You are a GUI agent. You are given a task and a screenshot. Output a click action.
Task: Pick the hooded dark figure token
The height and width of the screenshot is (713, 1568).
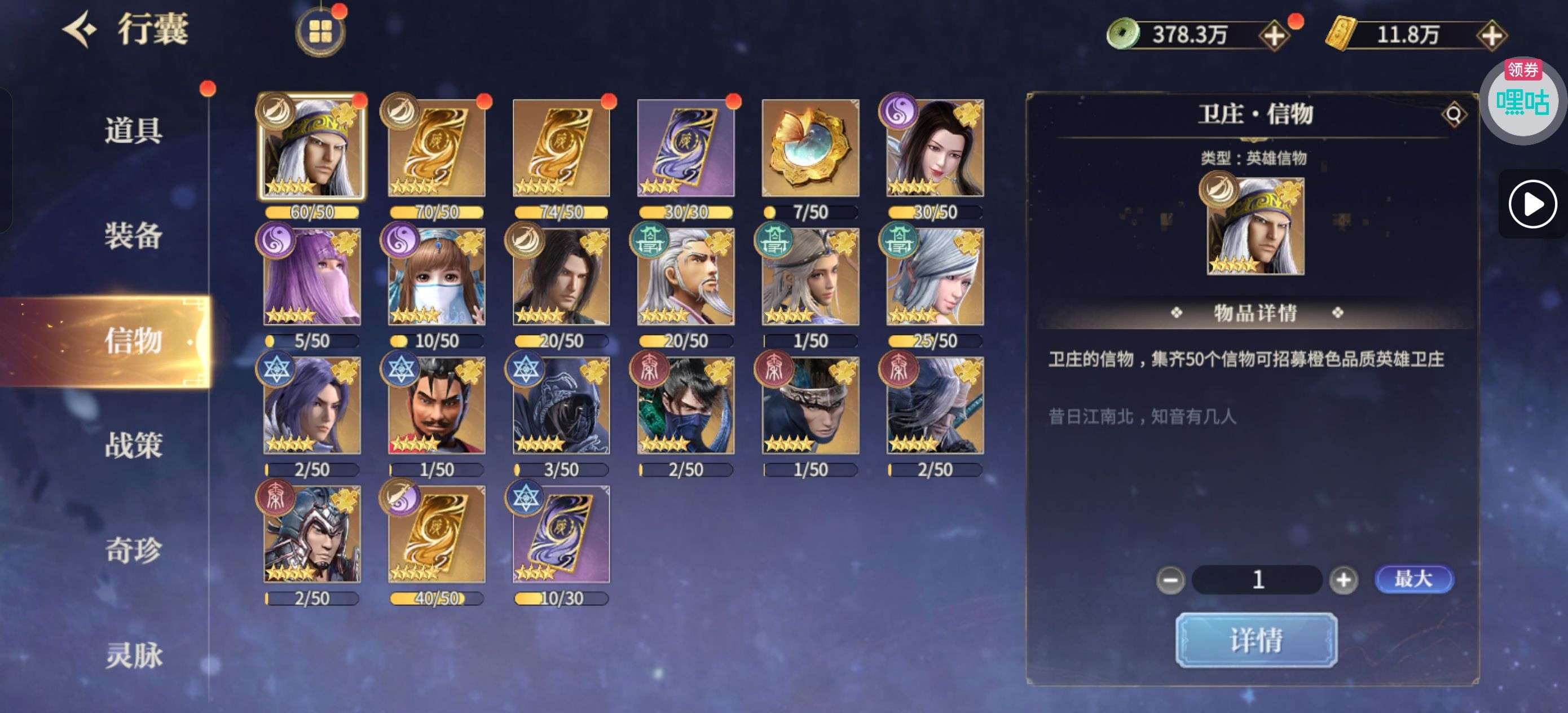(561, 405)
